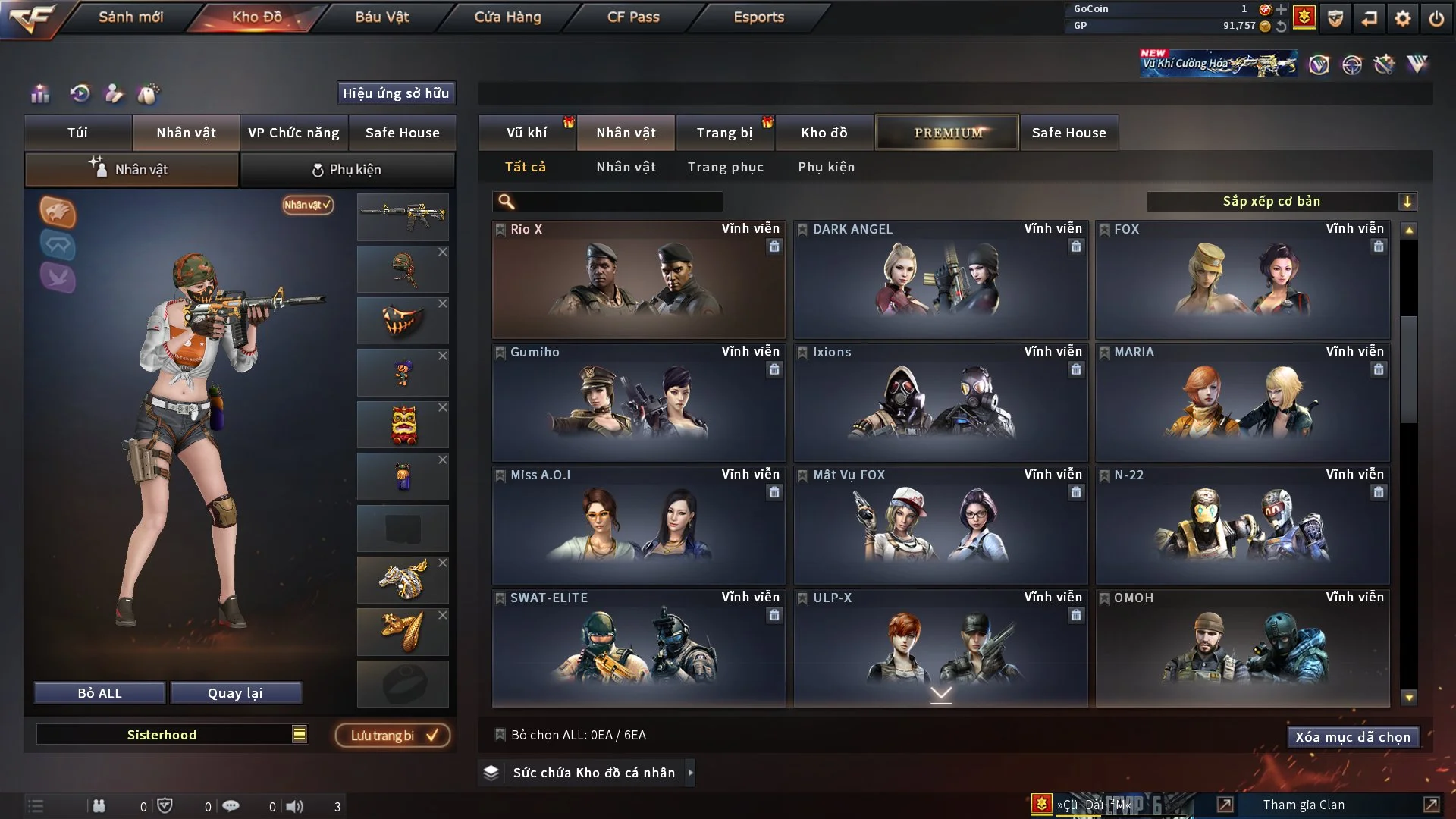Go to the Sảnh mới lobby
Image resolution: width=1456 pixels, height=819 pixels.
click(x=130, y=17)
